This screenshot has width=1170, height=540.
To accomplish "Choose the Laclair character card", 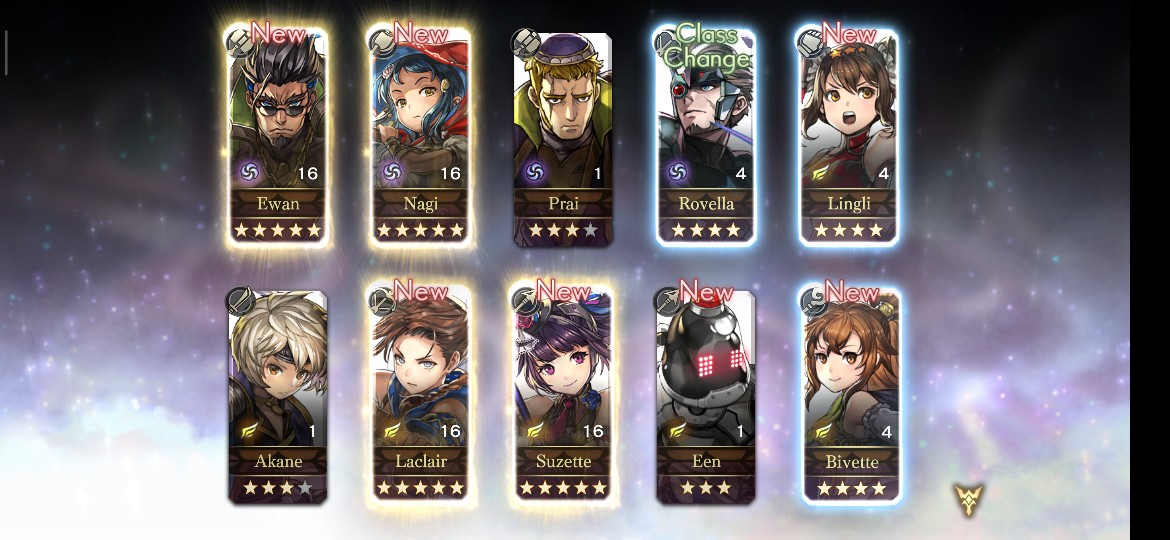I will click(420, 395).
